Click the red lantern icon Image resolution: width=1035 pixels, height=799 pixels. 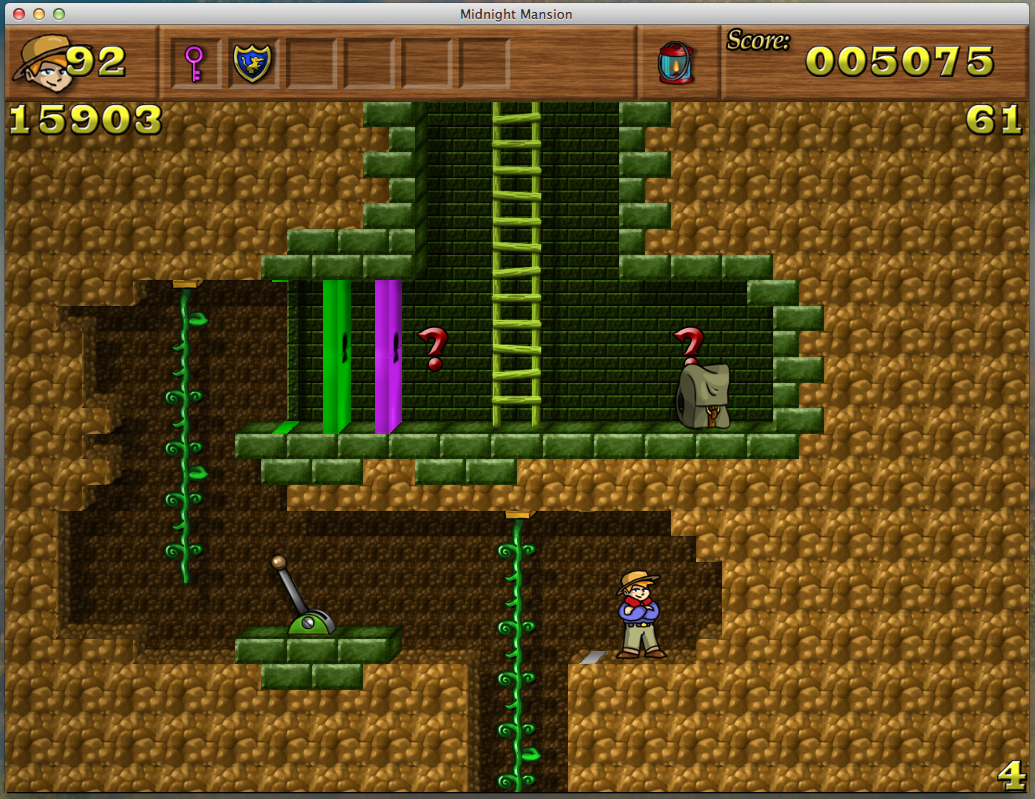[x=676, y=62]
